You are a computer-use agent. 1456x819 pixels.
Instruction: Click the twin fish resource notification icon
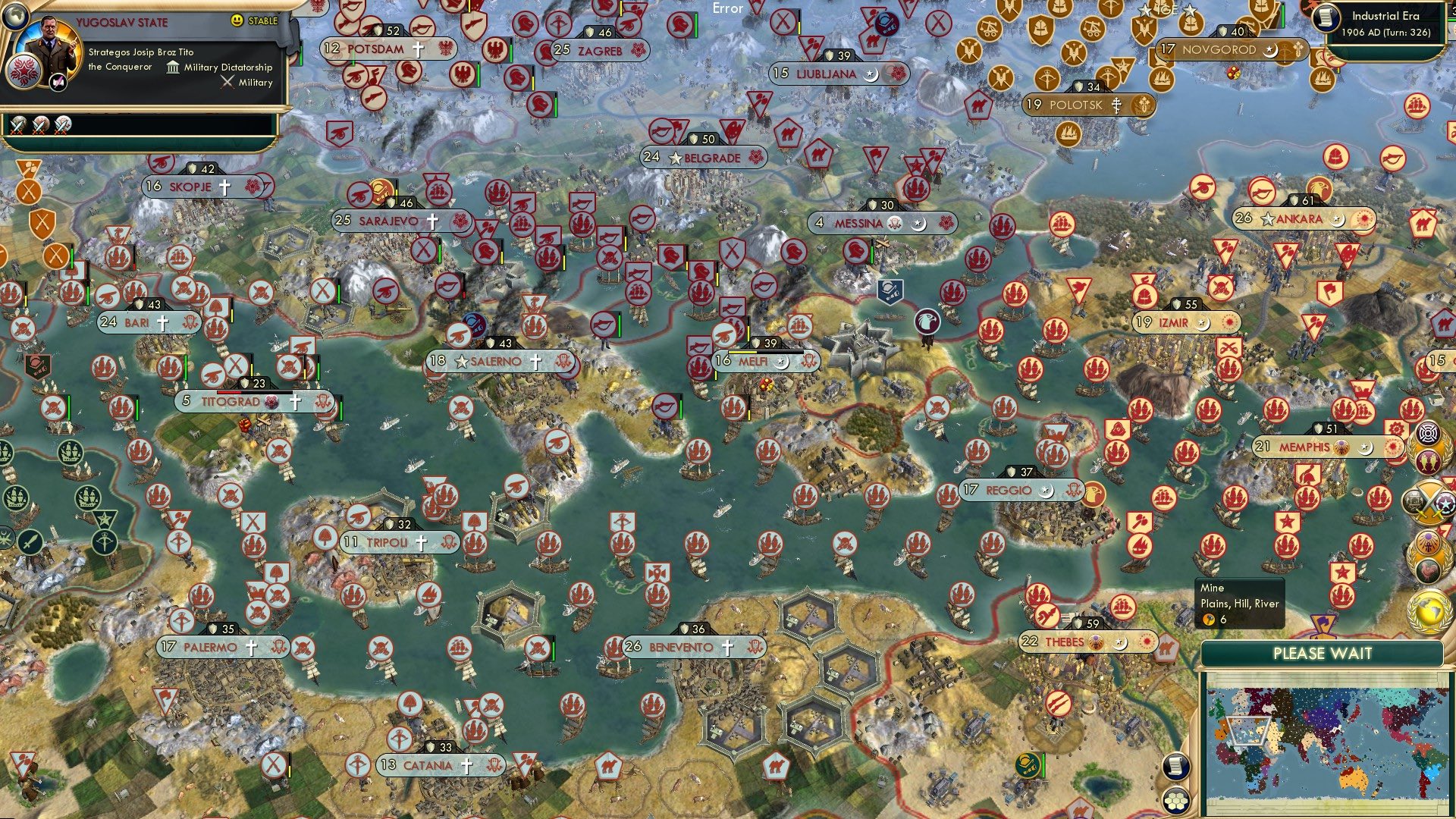coord(1428,460)
